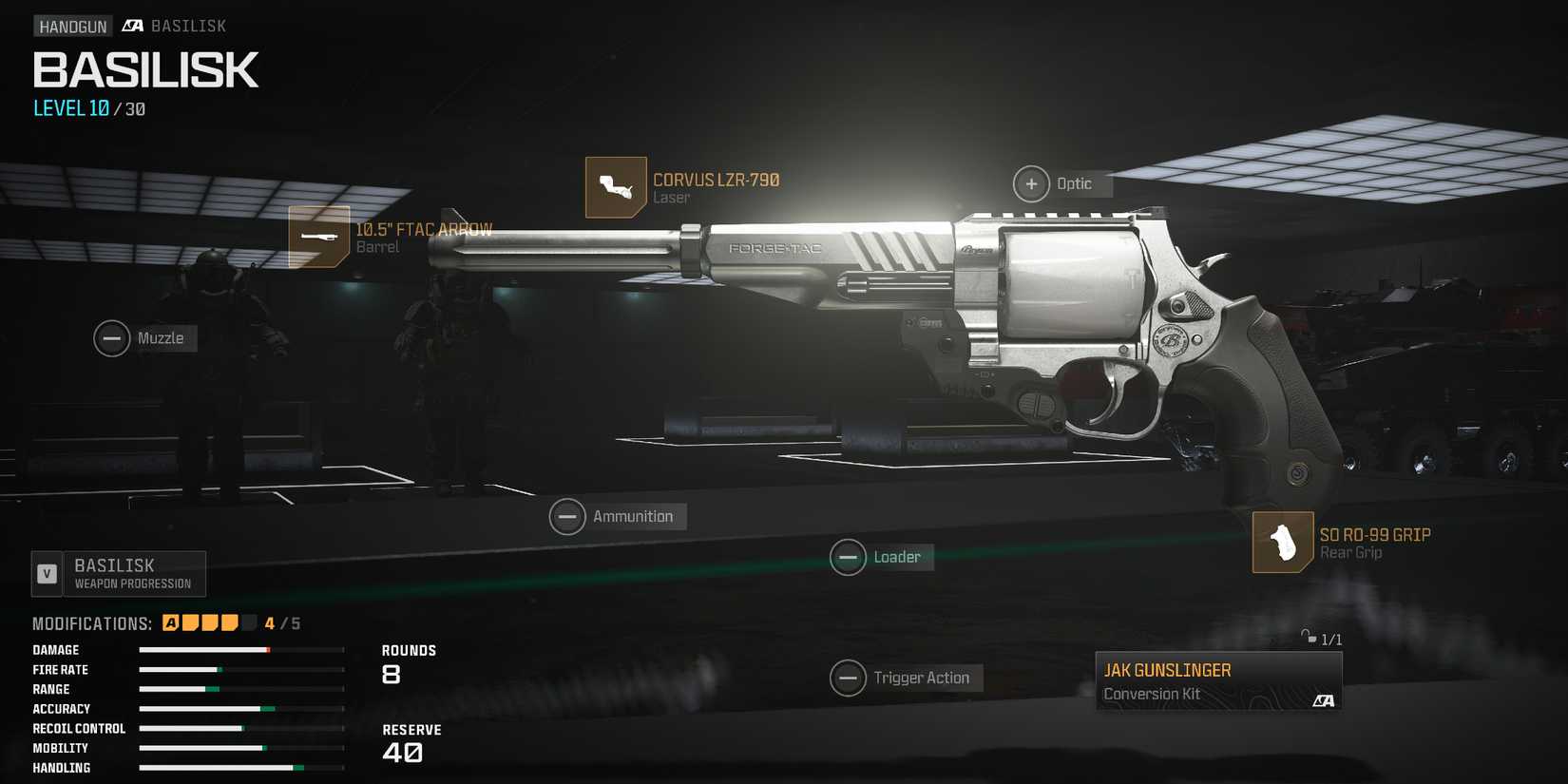The height and width of the screenshot is (784, 1568).
Task: Open the Muzzle attachment slot
Action: pos(111,338)
